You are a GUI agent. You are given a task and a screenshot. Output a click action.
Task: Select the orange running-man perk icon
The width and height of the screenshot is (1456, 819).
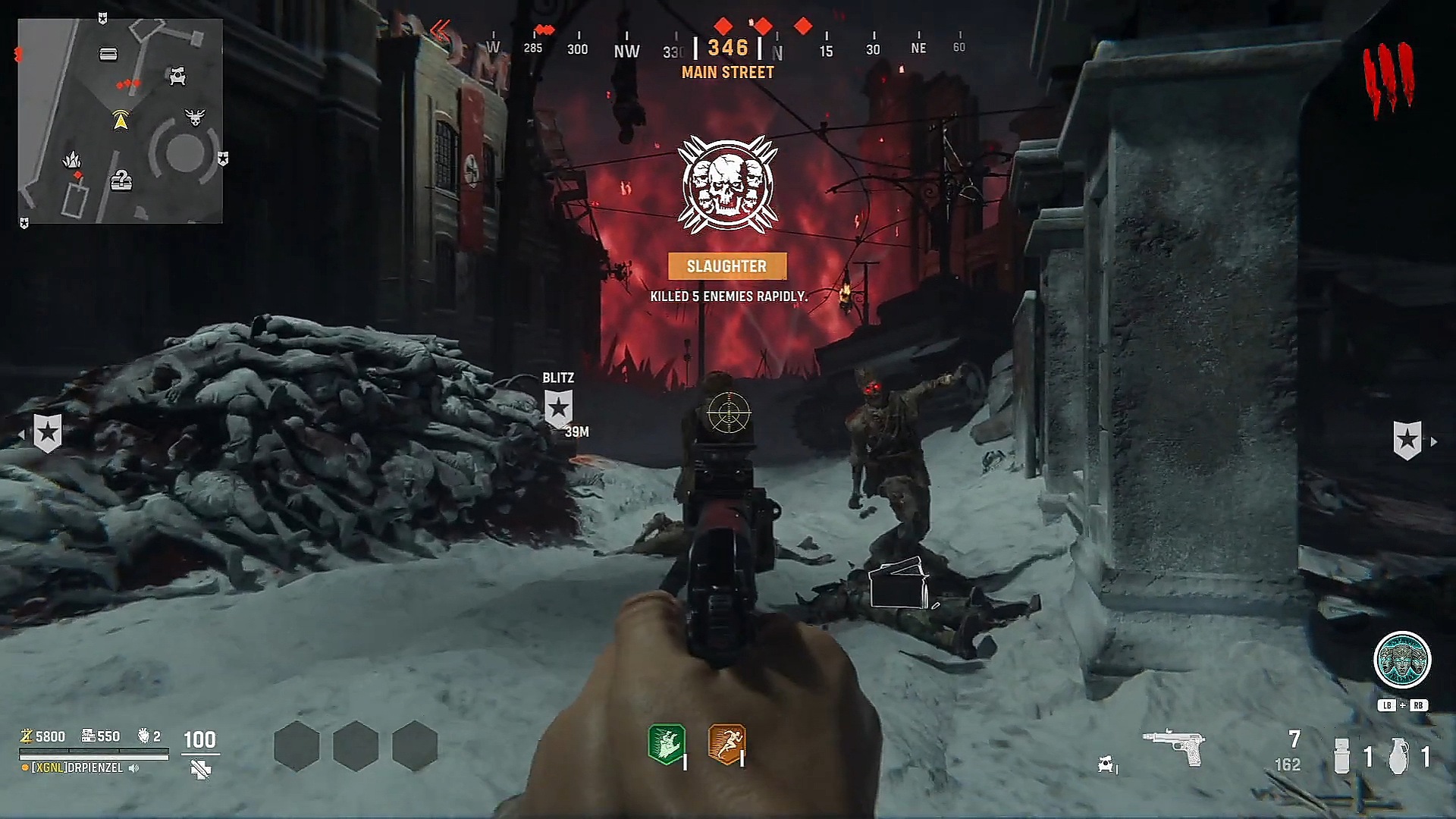[726, 744]
